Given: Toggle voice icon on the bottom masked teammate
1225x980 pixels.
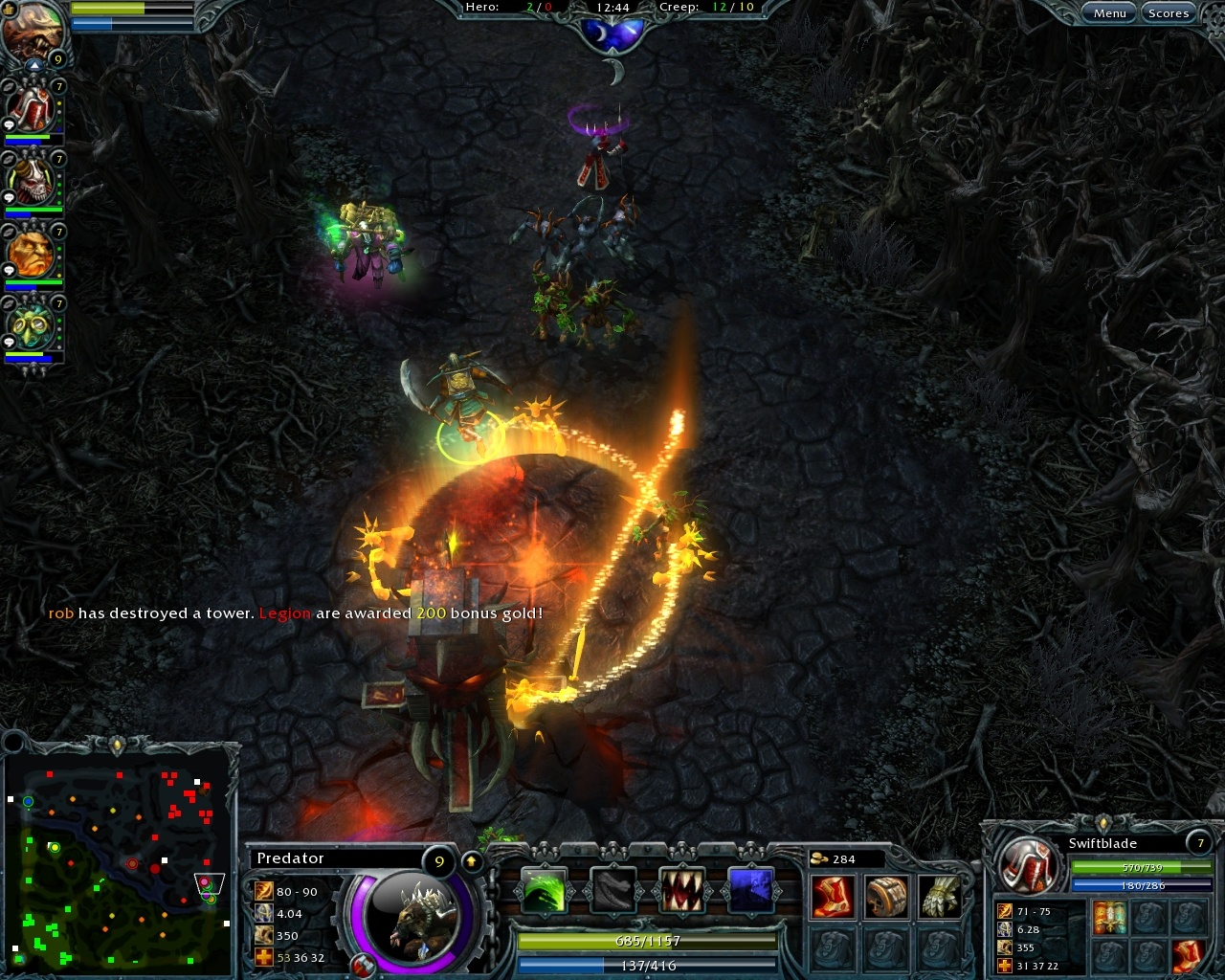Looking at the screenshot, I should click(x=8, y=302).
